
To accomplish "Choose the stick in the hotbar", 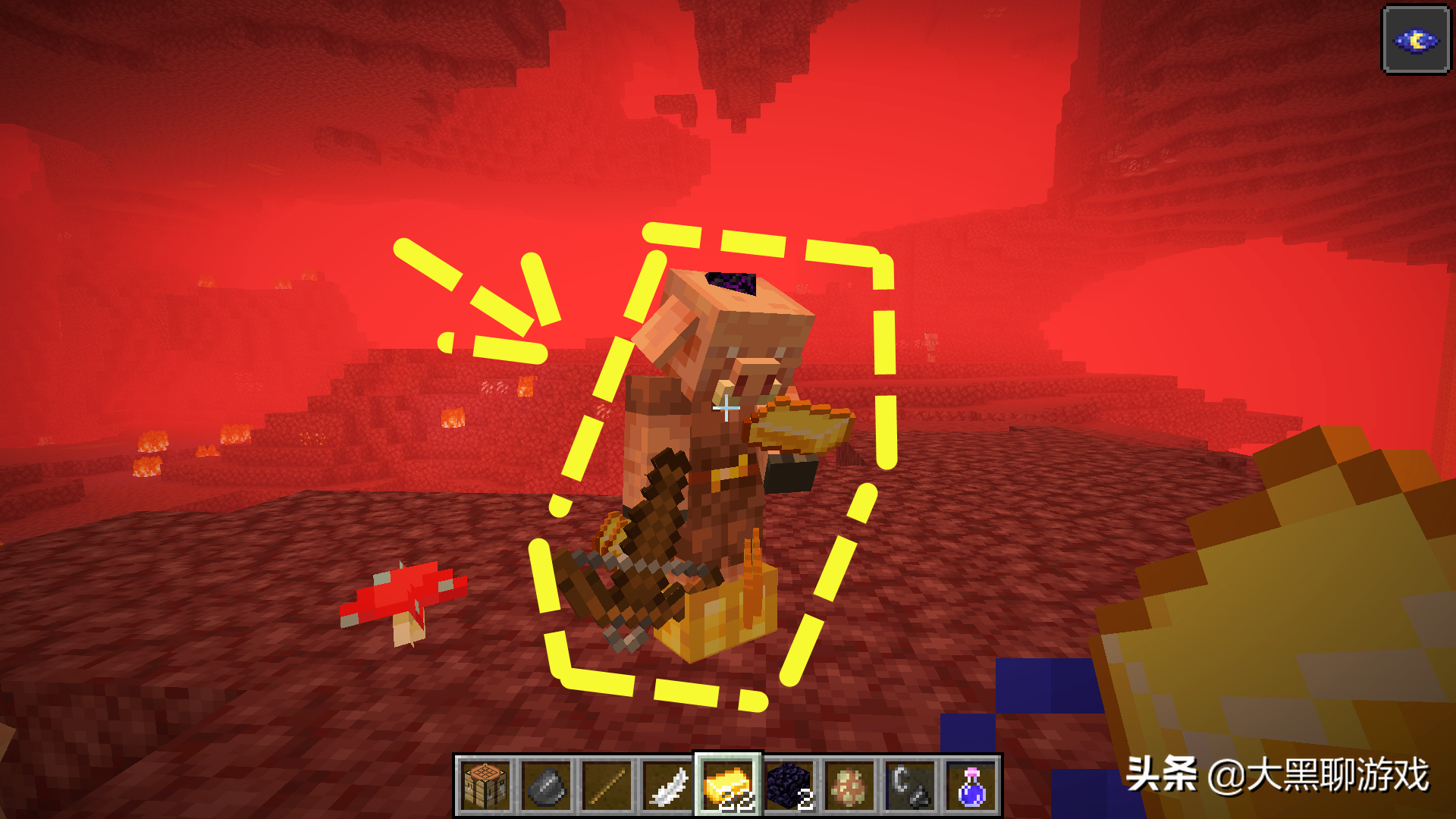I will click(x=607, y=786).
